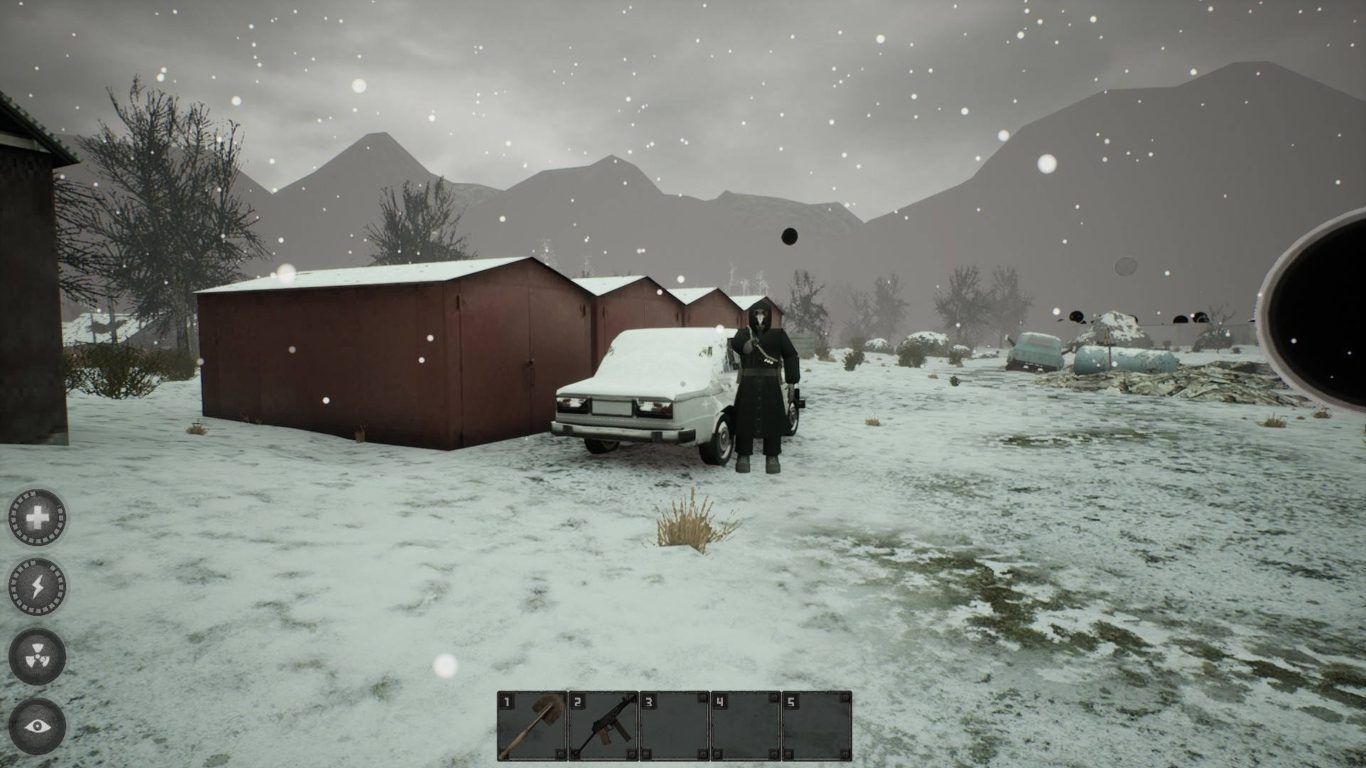This screenshot has width=1366, height=768.
Task: Select the shovel in hotbar slot 1
Action: 532,726
